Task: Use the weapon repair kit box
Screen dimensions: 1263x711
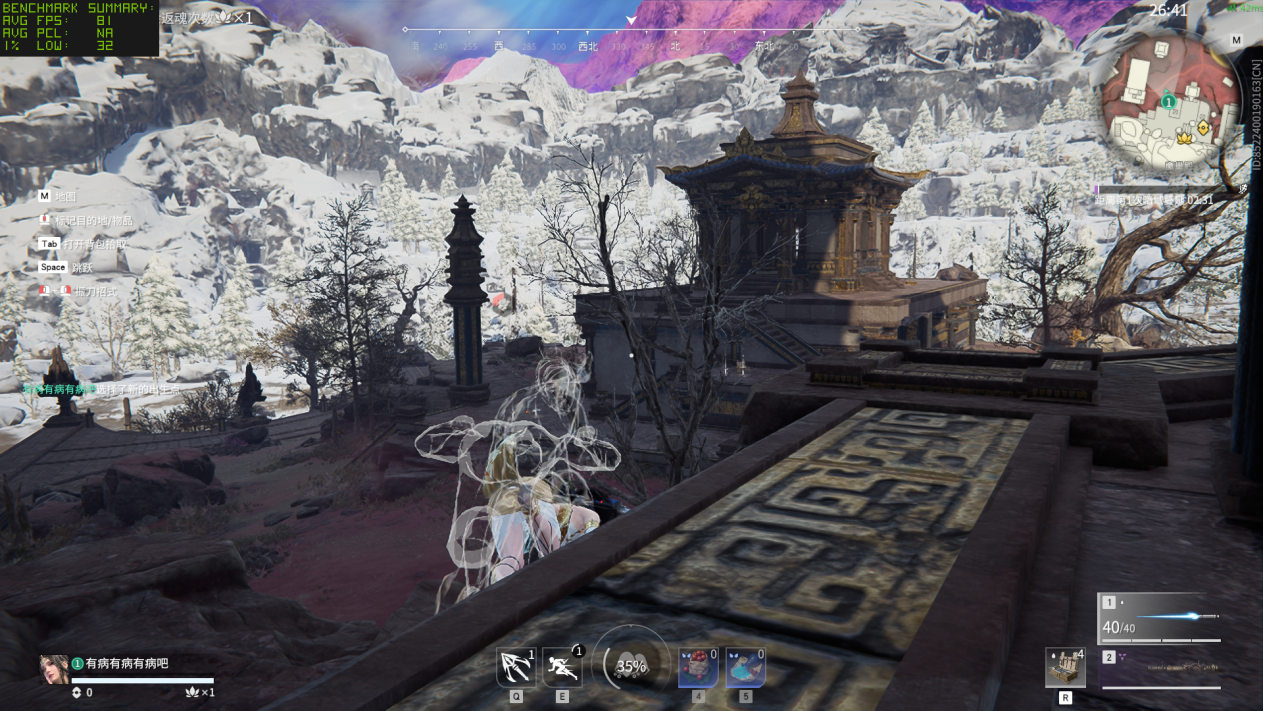Action: pyautogui.click(x=1065, y=667)
